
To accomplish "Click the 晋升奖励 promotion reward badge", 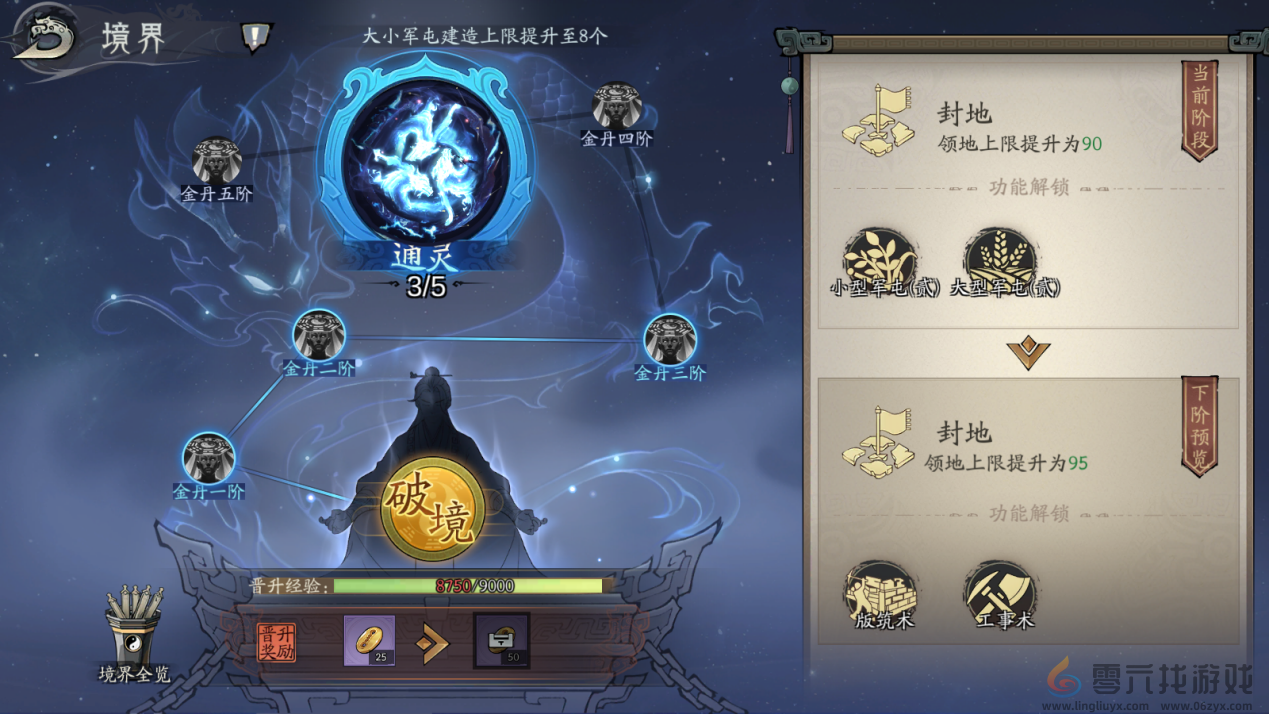I will pyautogui.click(x=276, y=642).
